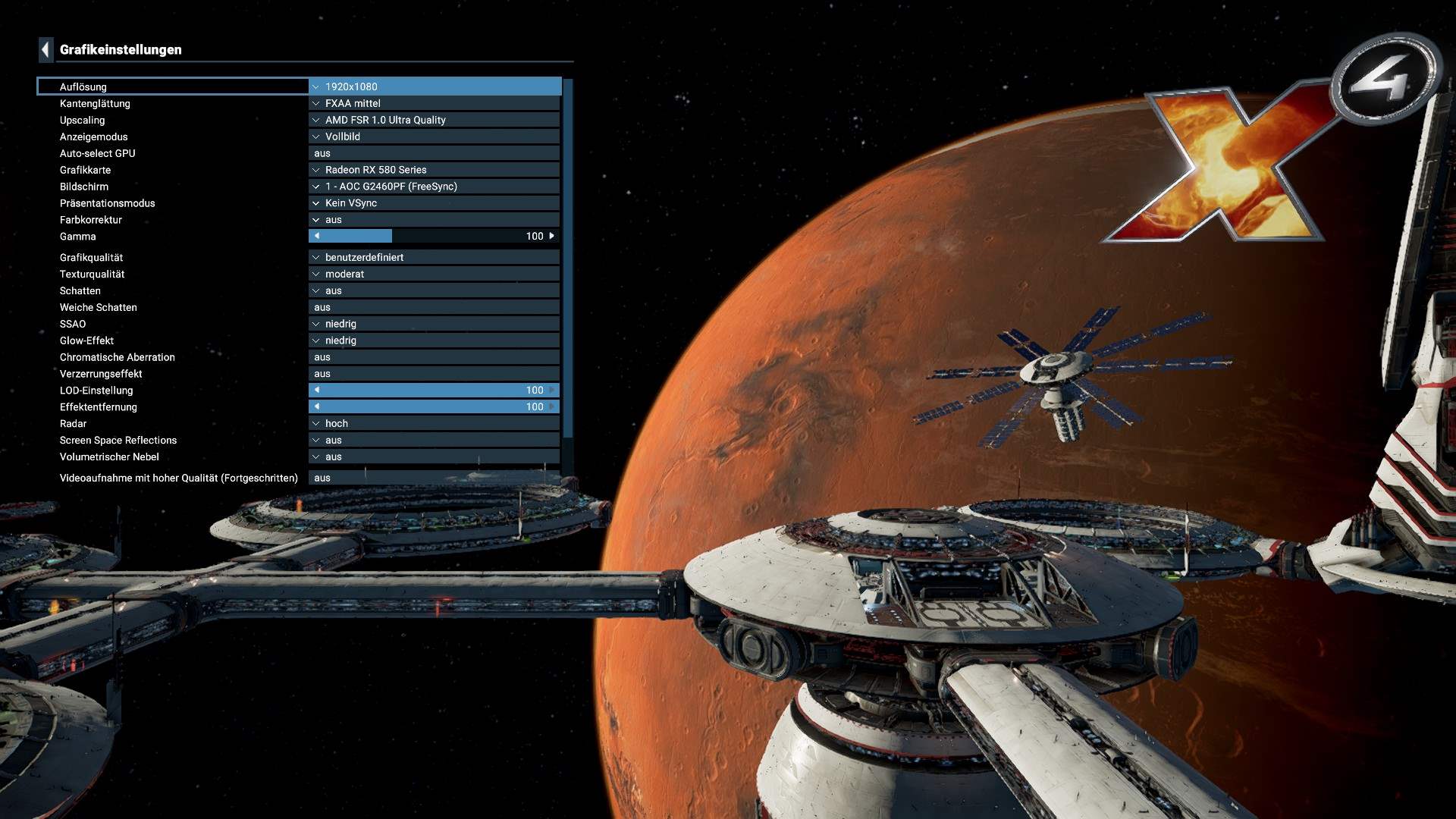The height and width of the screenshot is (819, 1456).
Task: Select the Anzeigemodus Vollbild dropdown
Action: (434, 136)
